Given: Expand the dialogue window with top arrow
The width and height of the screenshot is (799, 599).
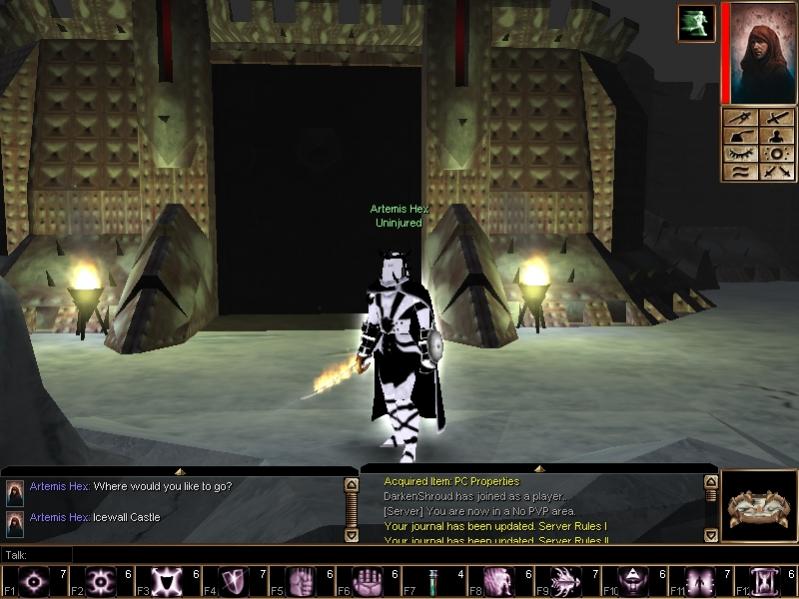Looking at the screenshot, I should tap(179, 470).
